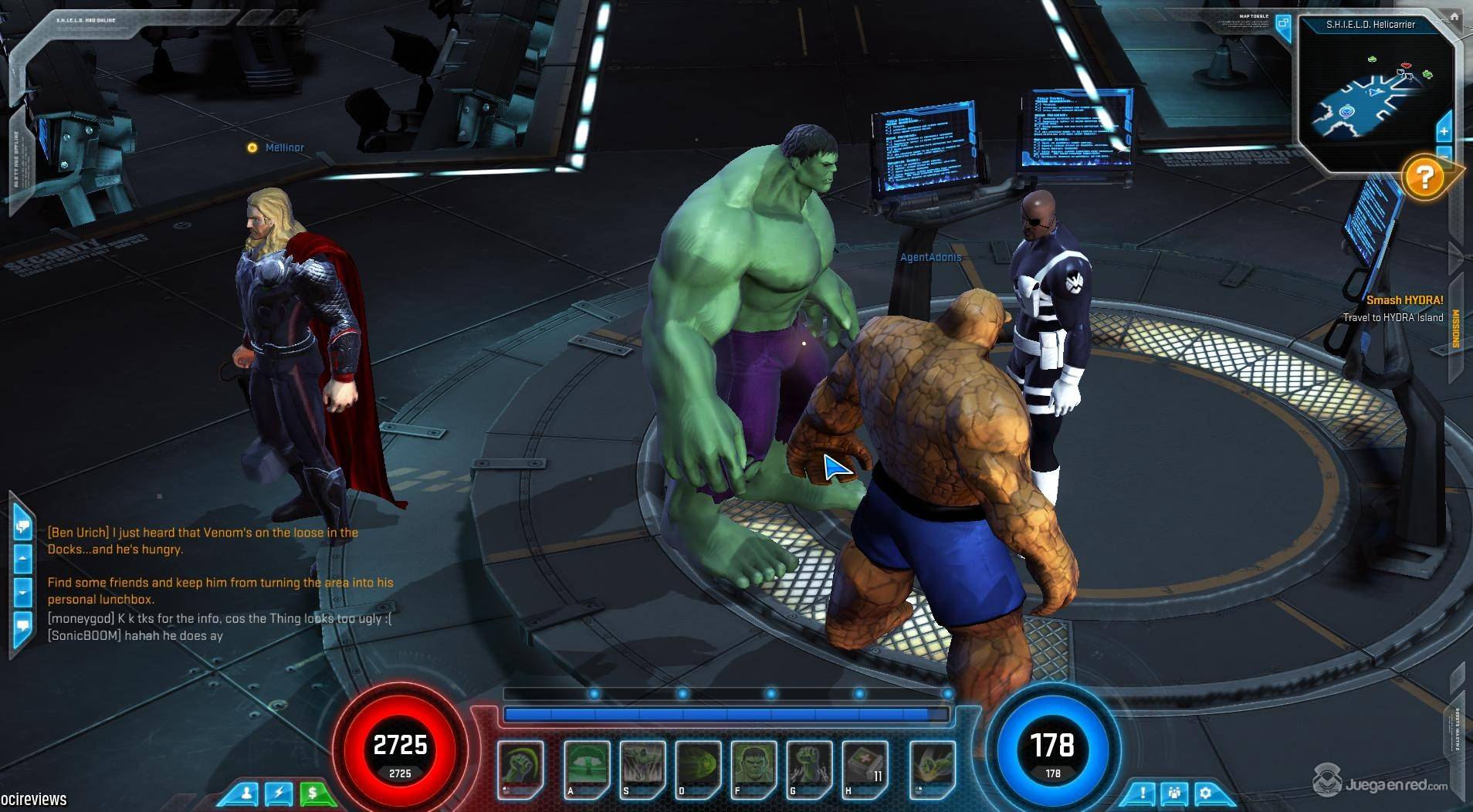Open the gear settings menu

pos(1205,793)
